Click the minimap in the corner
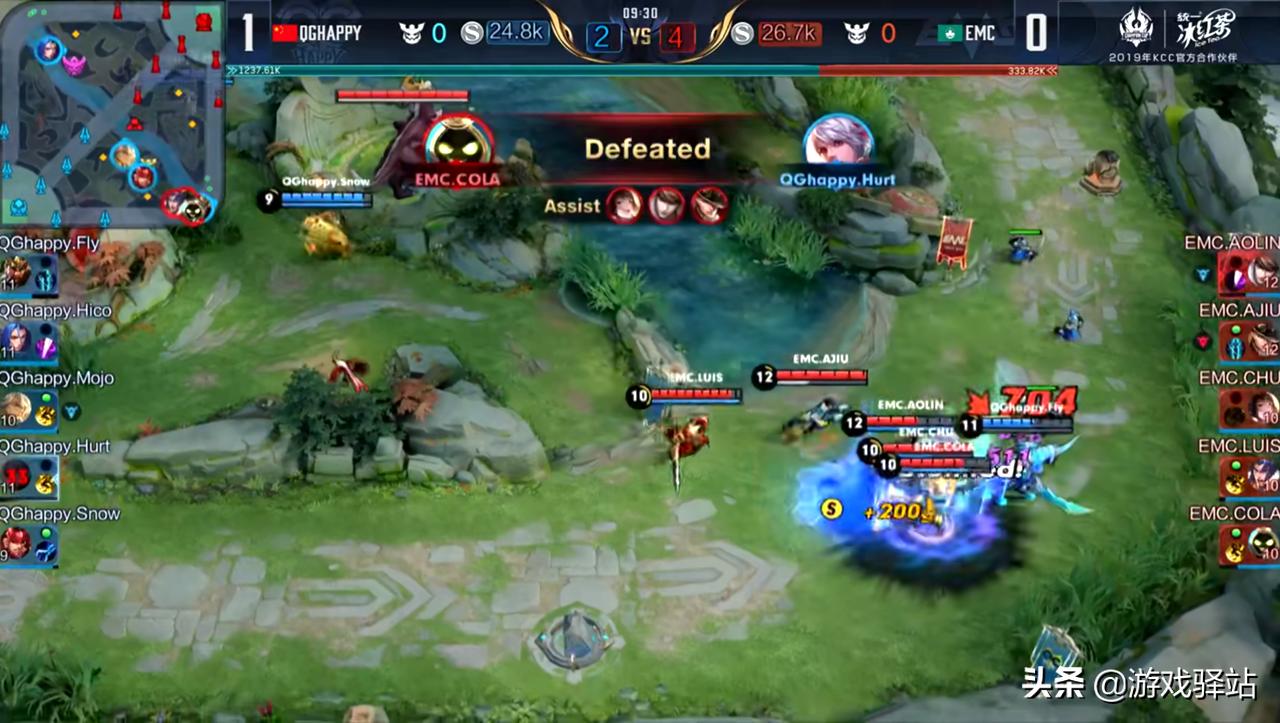Image resolution: width=1280 pixels, height=723 pixels. point(112,113)
